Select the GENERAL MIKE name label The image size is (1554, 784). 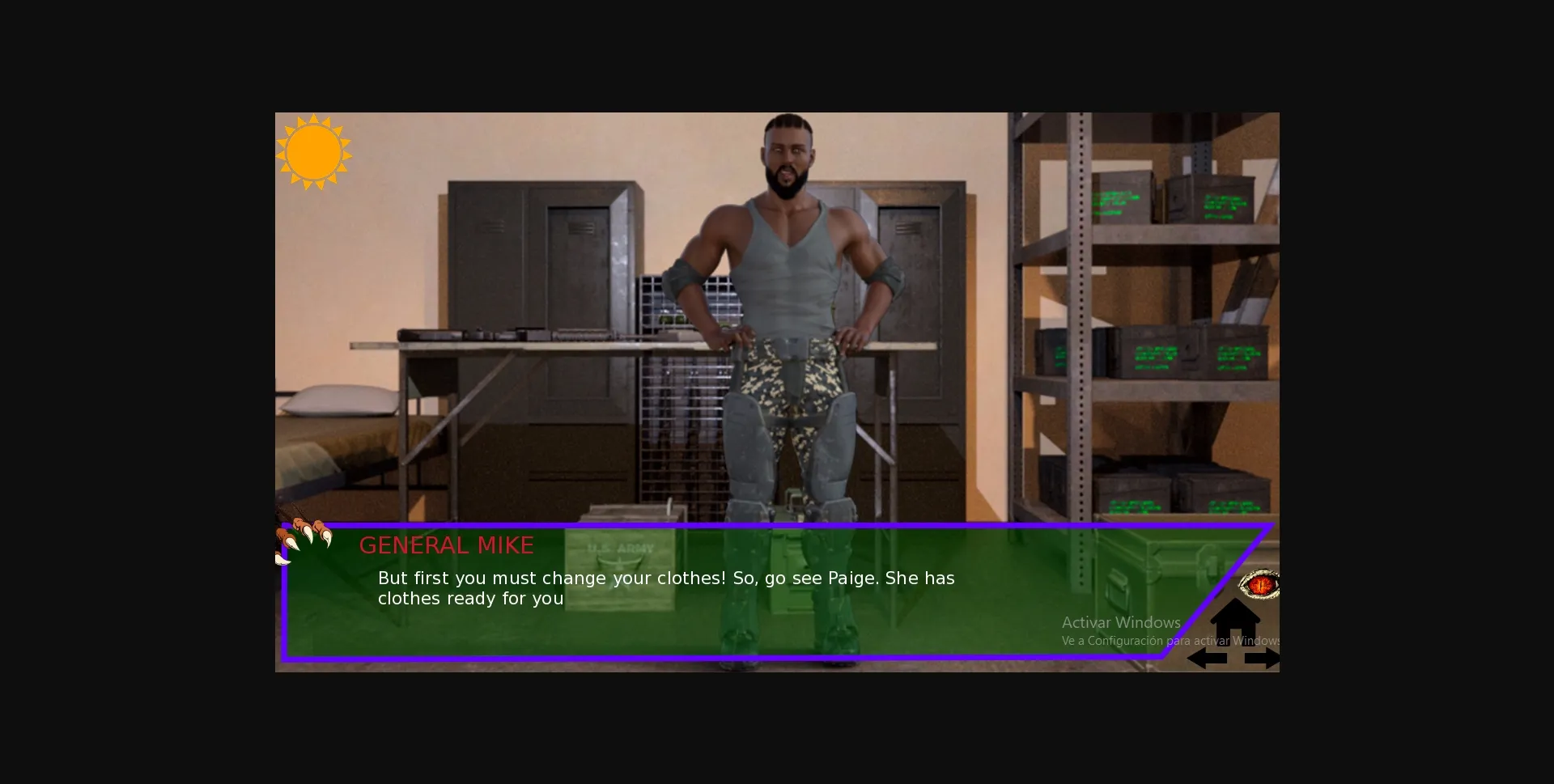pyautogui.click(x=446, y=545)
